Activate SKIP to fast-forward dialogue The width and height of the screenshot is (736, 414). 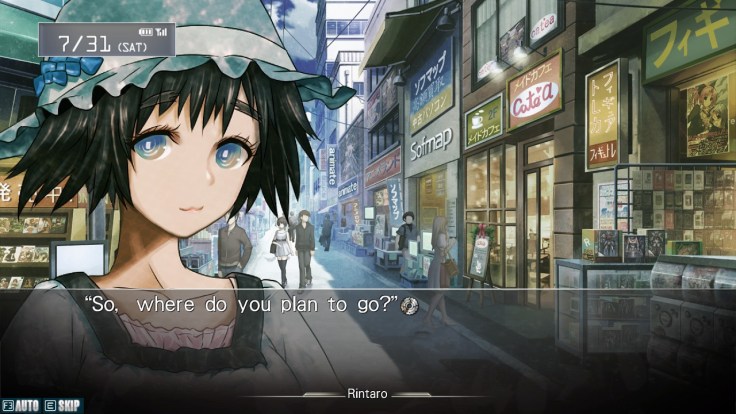[64, 406]
